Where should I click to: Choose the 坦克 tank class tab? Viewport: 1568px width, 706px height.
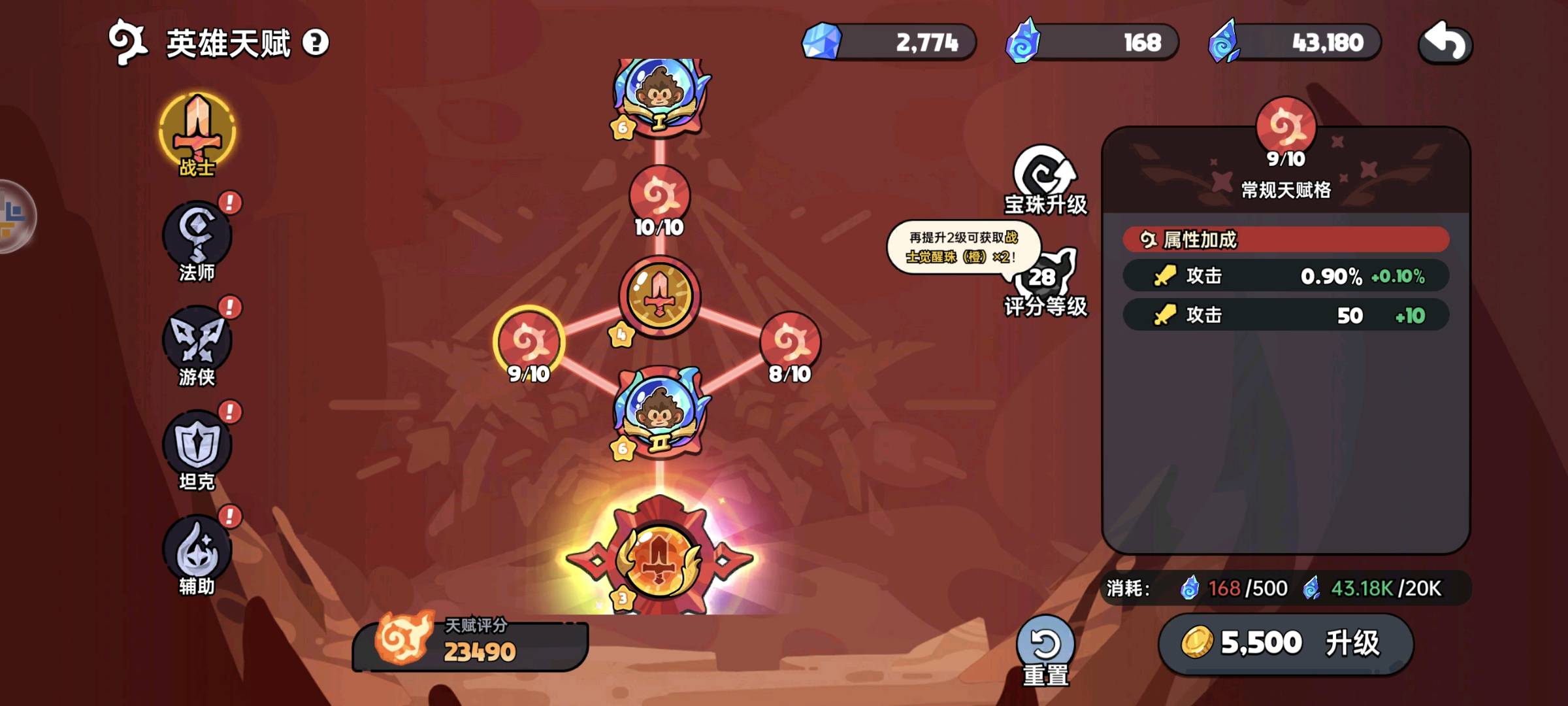click(197, 448)
